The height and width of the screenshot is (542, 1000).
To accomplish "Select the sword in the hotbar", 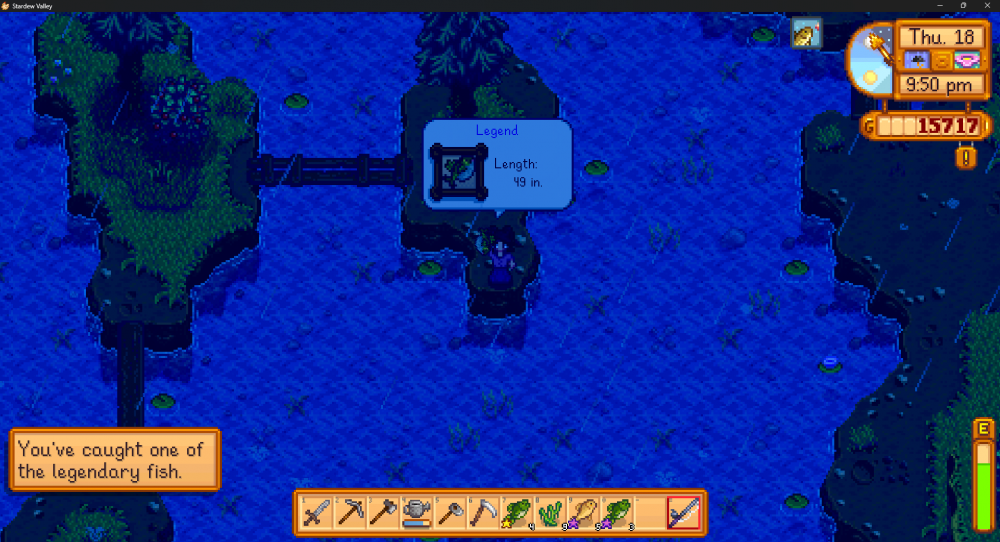I will point(317,513).
